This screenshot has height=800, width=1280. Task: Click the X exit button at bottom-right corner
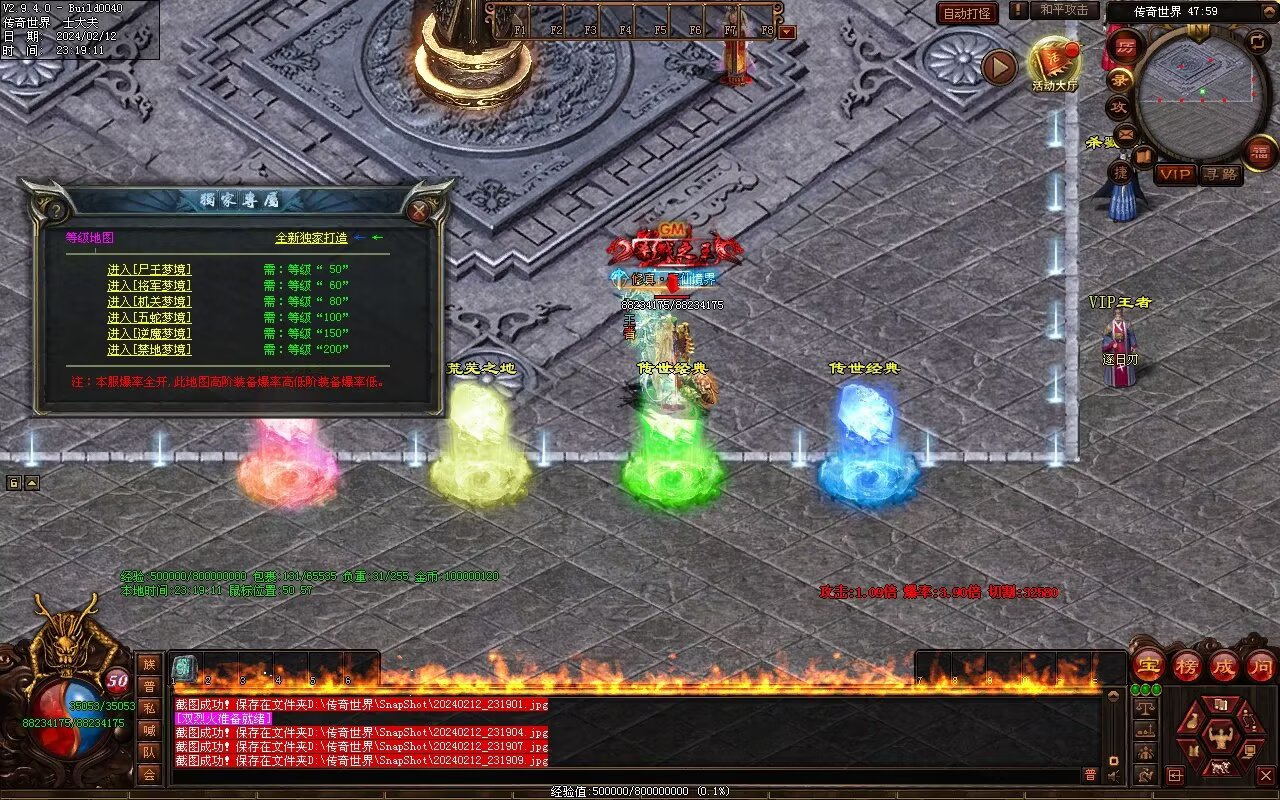1265,775
